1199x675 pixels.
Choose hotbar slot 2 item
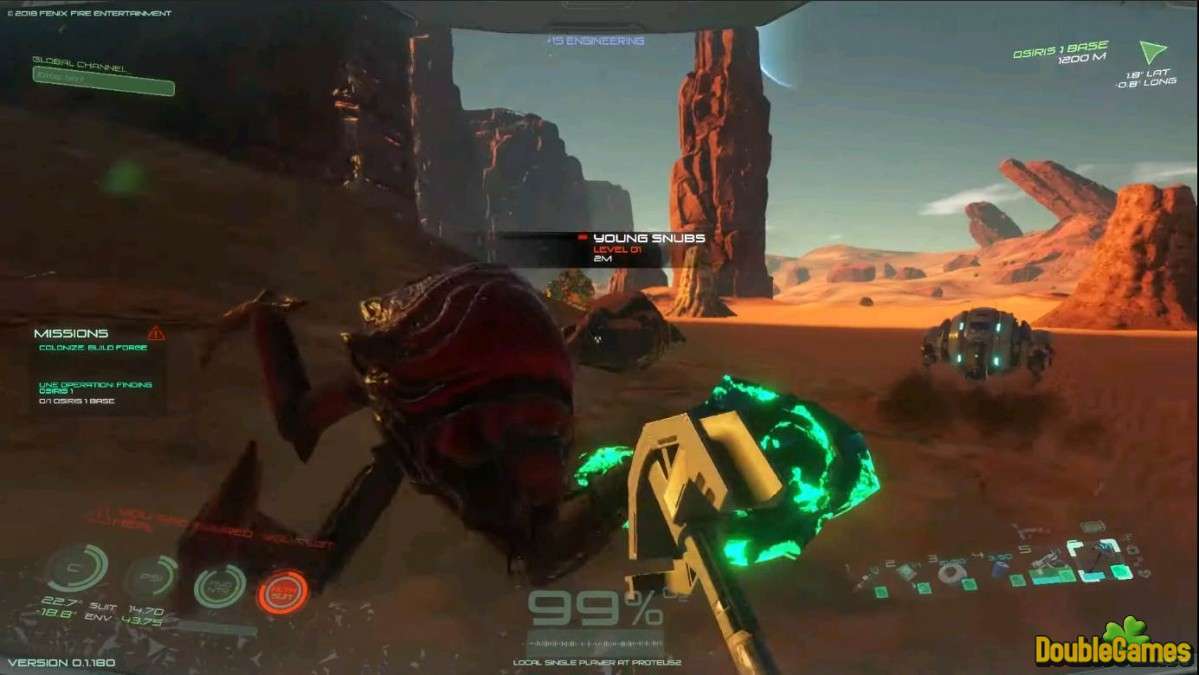[x=905, y=571]
